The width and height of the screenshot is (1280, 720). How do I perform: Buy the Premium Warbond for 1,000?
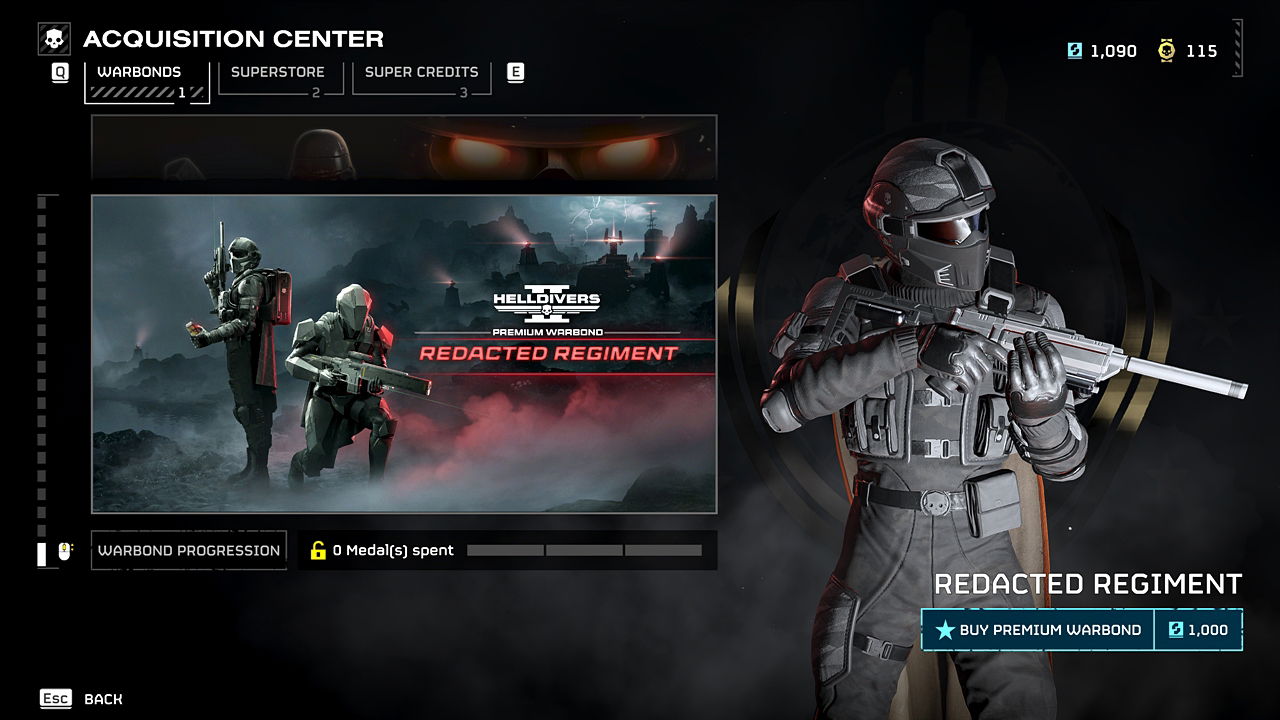[1081, 630]
